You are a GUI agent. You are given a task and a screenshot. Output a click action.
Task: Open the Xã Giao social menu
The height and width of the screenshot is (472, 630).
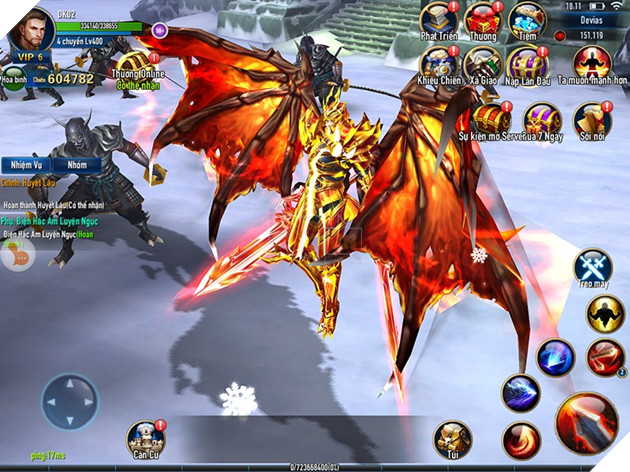pos(483,65)
